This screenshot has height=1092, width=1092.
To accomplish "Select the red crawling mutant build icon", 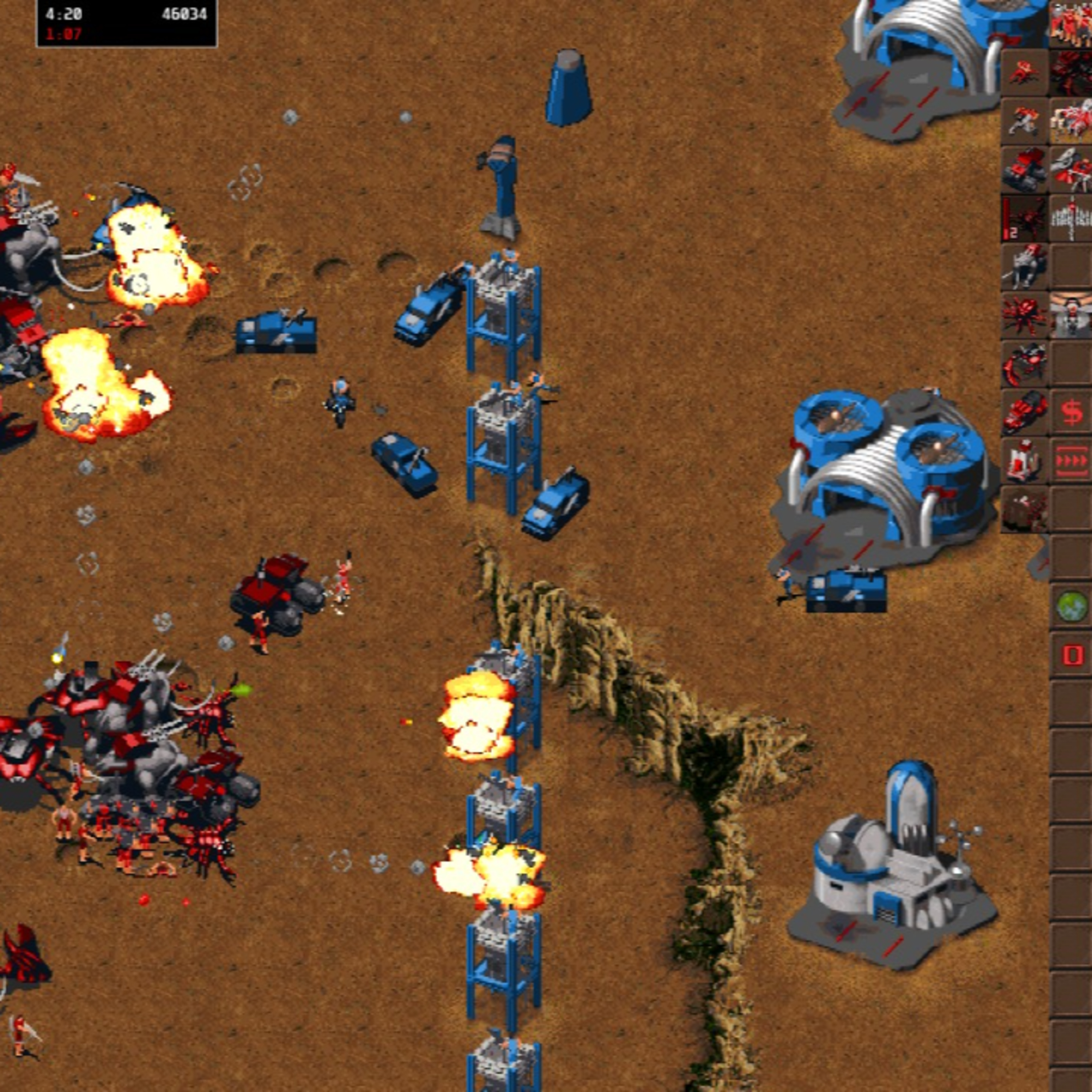I will pos(1024,71).
